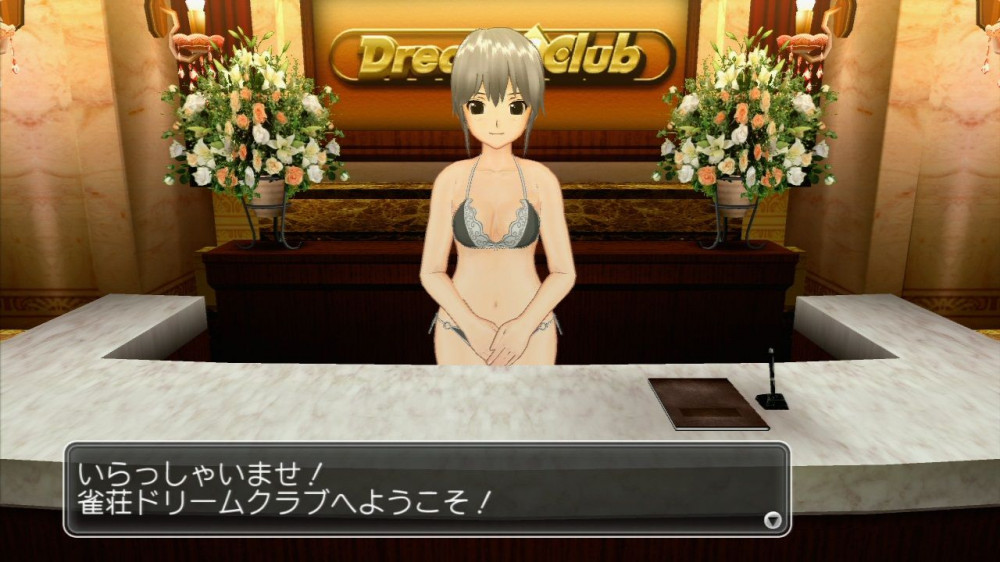Click the dialogue advance arrow indicator
1000x562 pixels.
(772, 519)
